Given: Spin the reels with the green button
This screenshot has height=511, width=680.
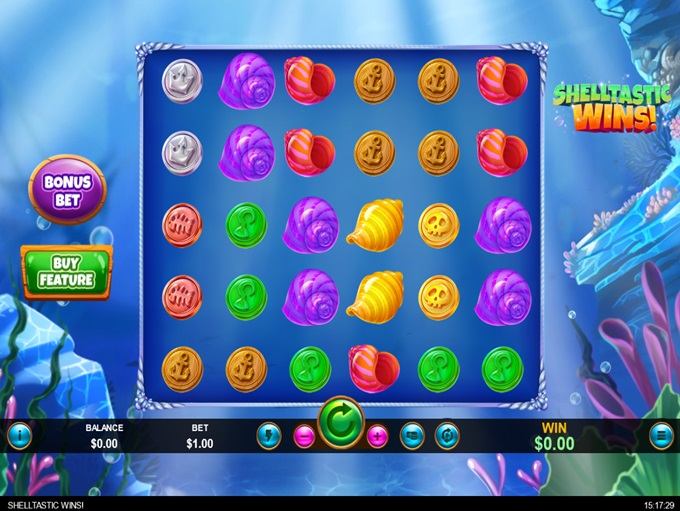Looking at the screenshot, I should (x=341, y=424).
